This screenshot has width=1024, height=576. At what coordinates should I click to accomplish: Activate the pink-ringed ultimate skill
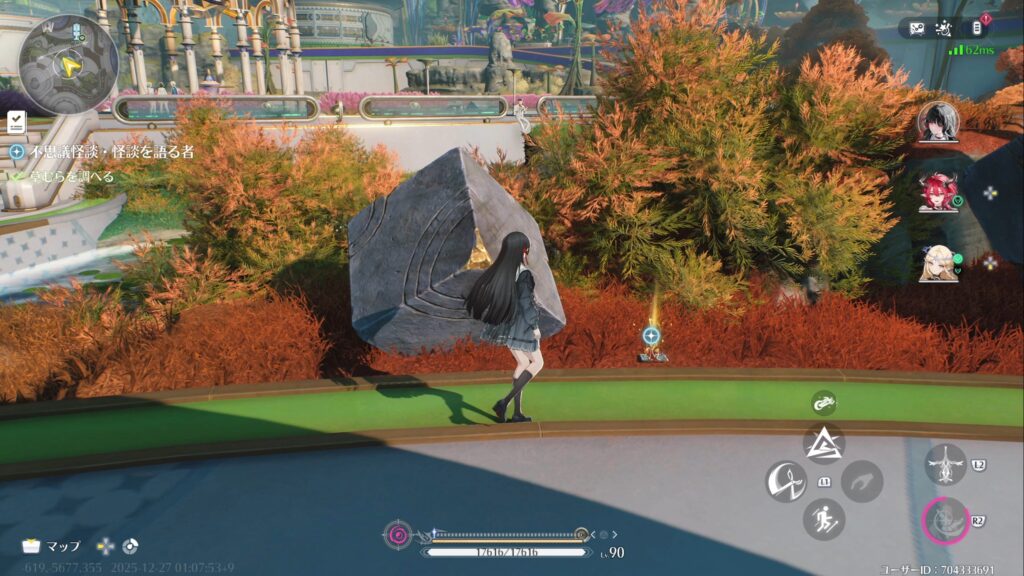[x=945, y=520]
